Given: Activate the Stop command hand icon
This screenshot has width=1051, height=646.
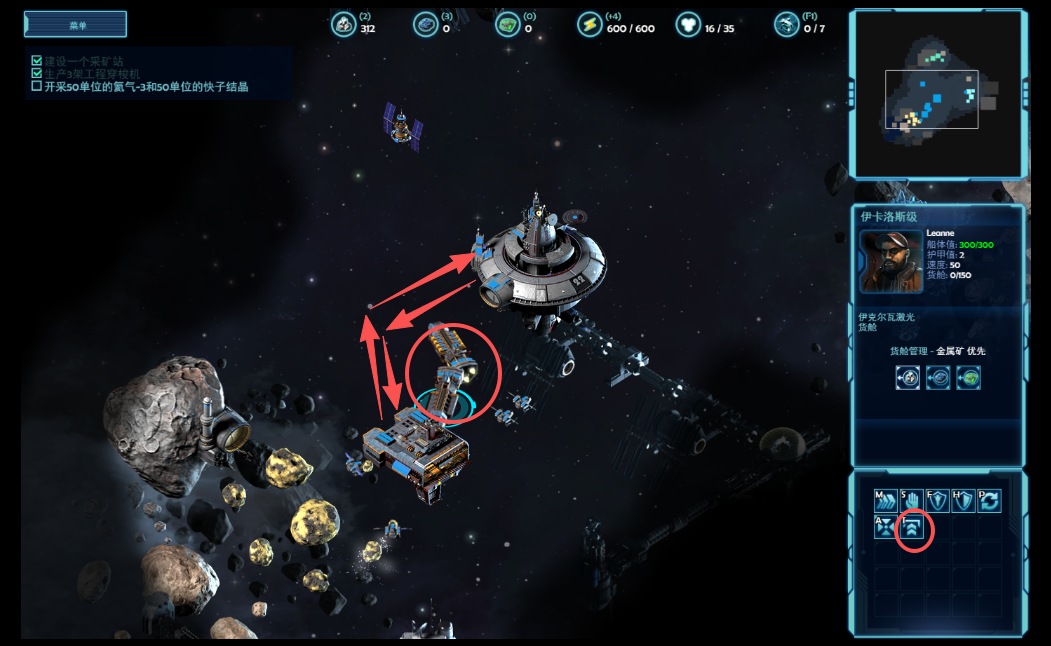Looking at the screenshot, I should (911, 501).
